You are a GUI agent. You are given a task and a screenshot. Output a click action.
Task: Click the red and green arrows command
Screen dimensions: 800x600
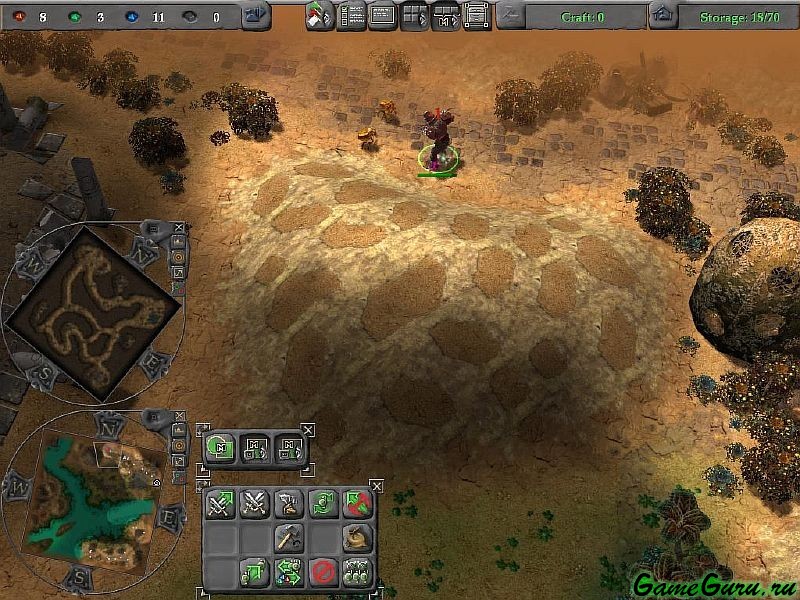(x=356, y=505)
